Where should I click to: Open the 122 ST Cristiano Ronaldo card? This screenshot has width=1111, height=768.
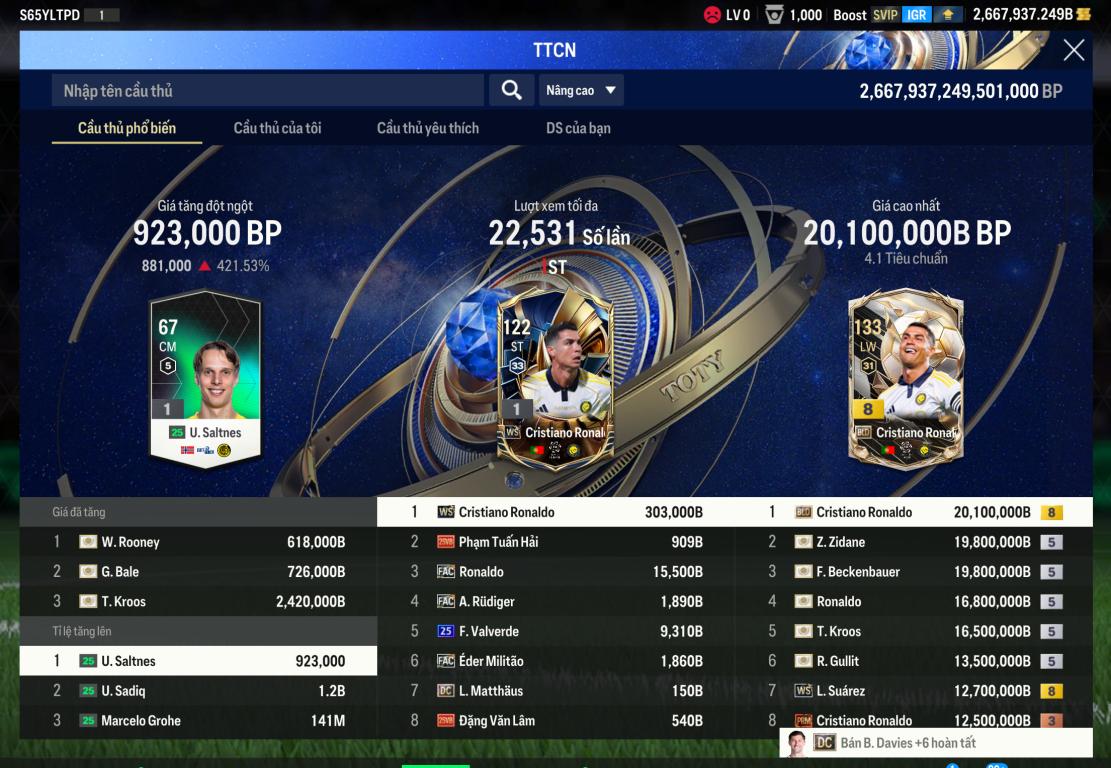pyautogui.click(x=555, y=380)
